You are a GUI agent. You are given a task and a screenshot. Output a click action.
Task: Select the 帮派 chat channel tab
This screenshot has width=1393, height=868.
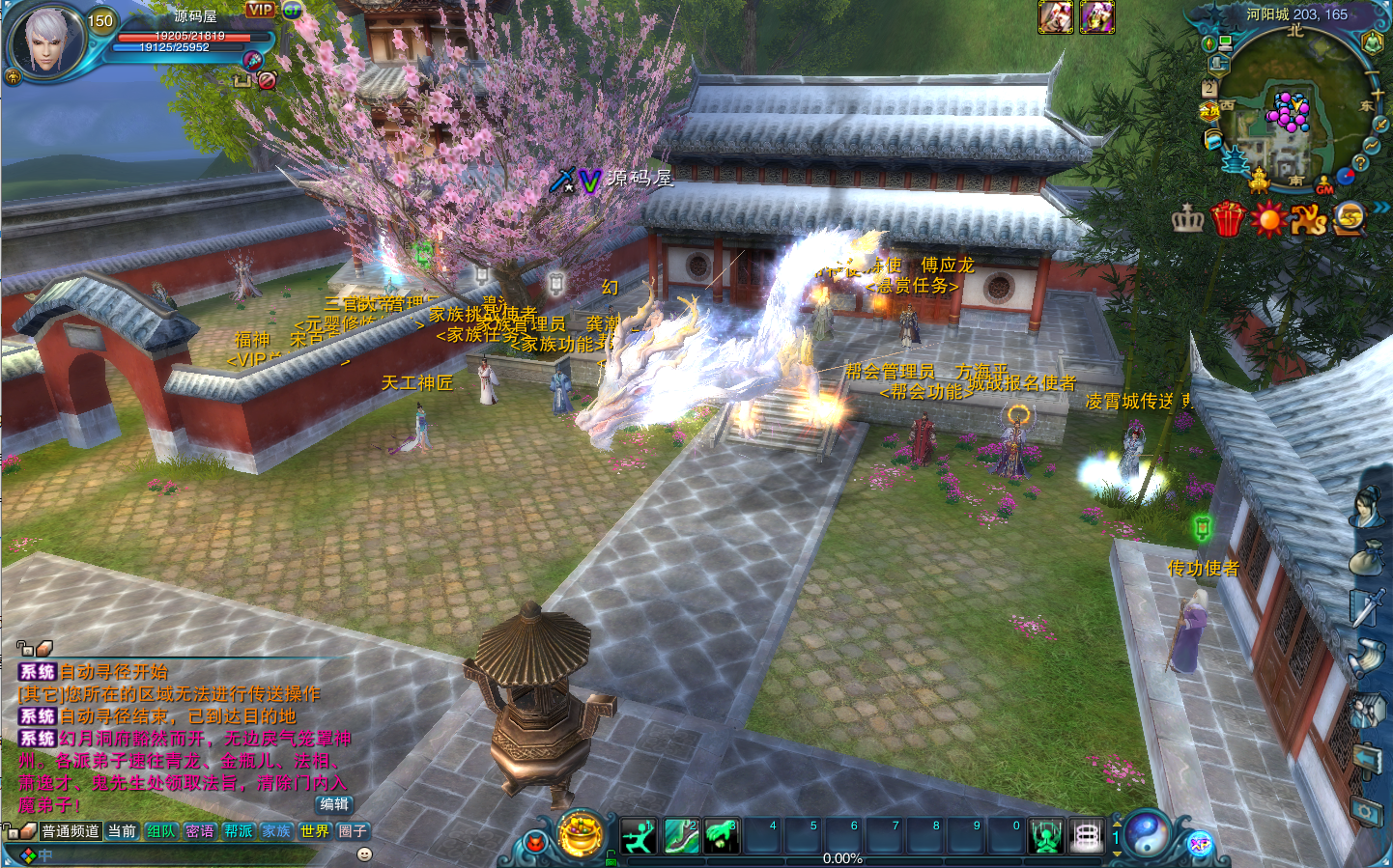coord(238,831)
